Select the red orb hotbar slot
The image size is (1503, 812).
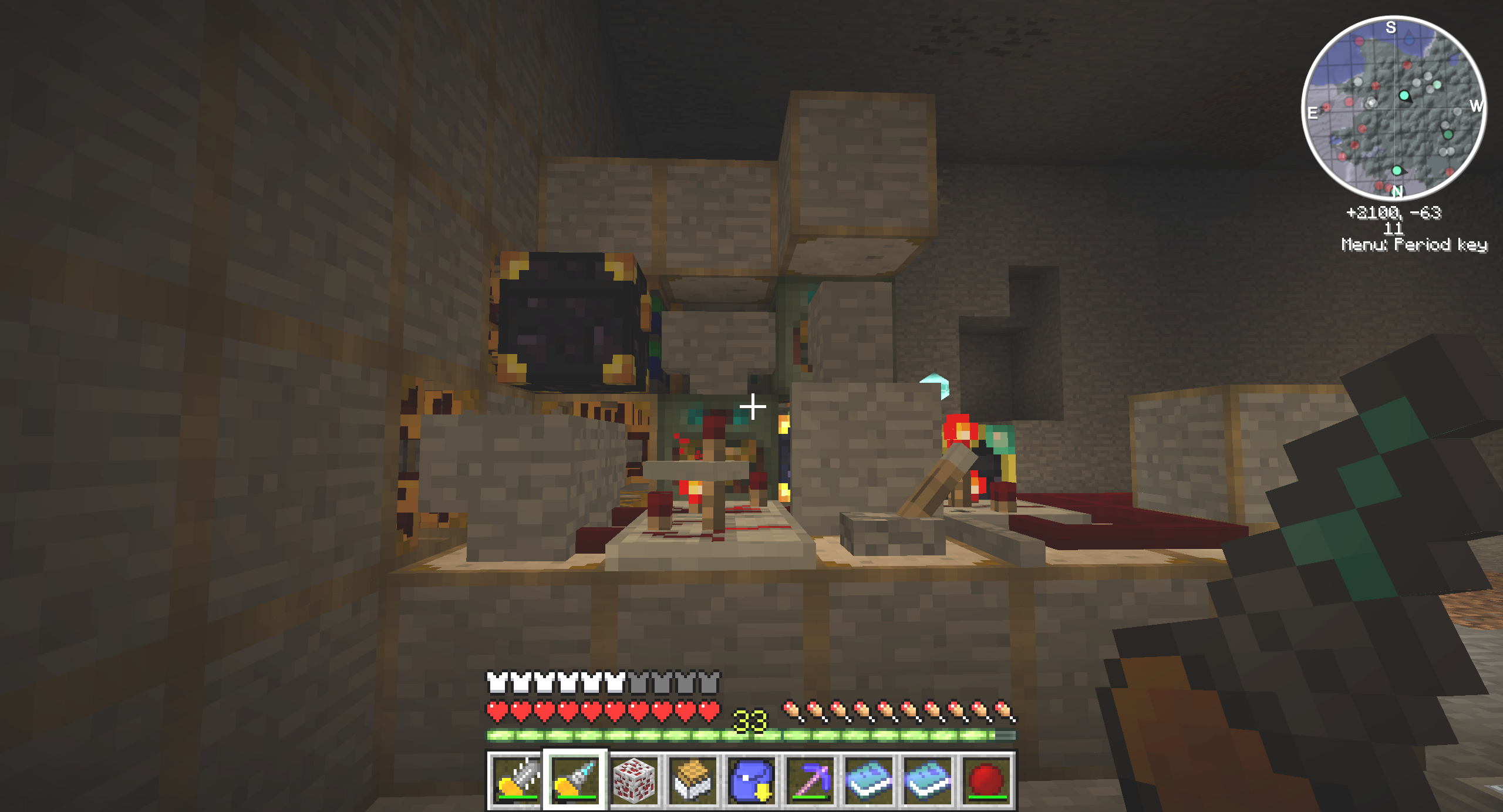[986, 780]
